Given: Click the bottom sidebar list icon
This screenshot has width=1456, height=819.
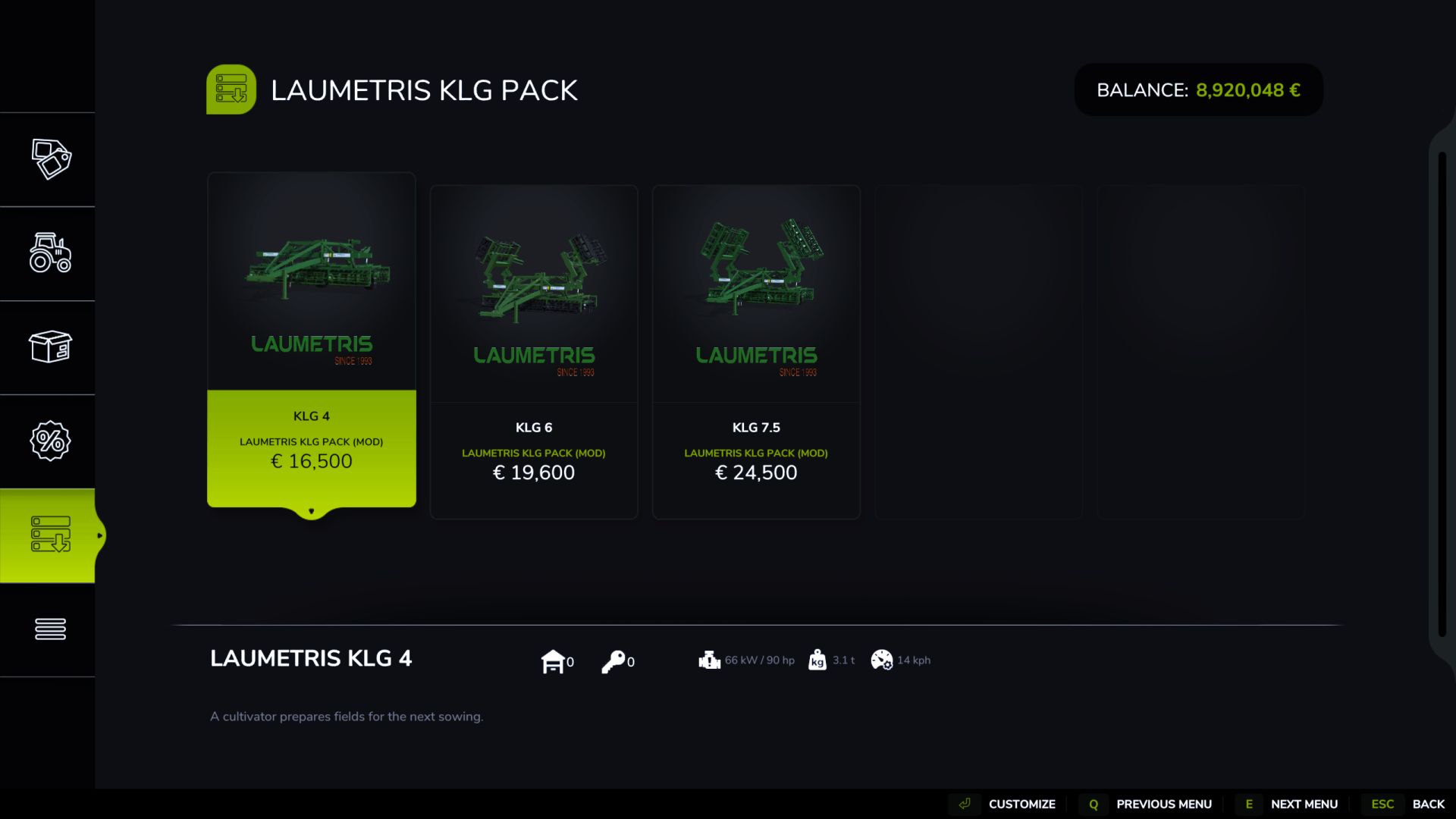Looking at the screenshot, I should [x=50, y=629].
